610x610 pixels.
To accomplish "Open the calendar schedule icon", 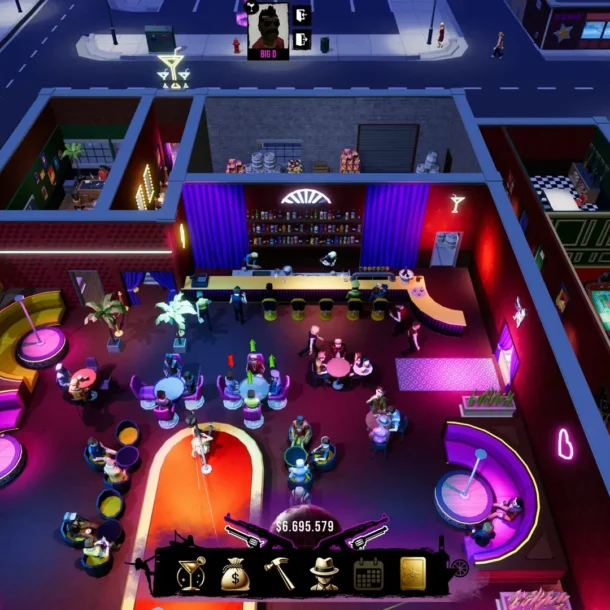I will pos(369,573).
